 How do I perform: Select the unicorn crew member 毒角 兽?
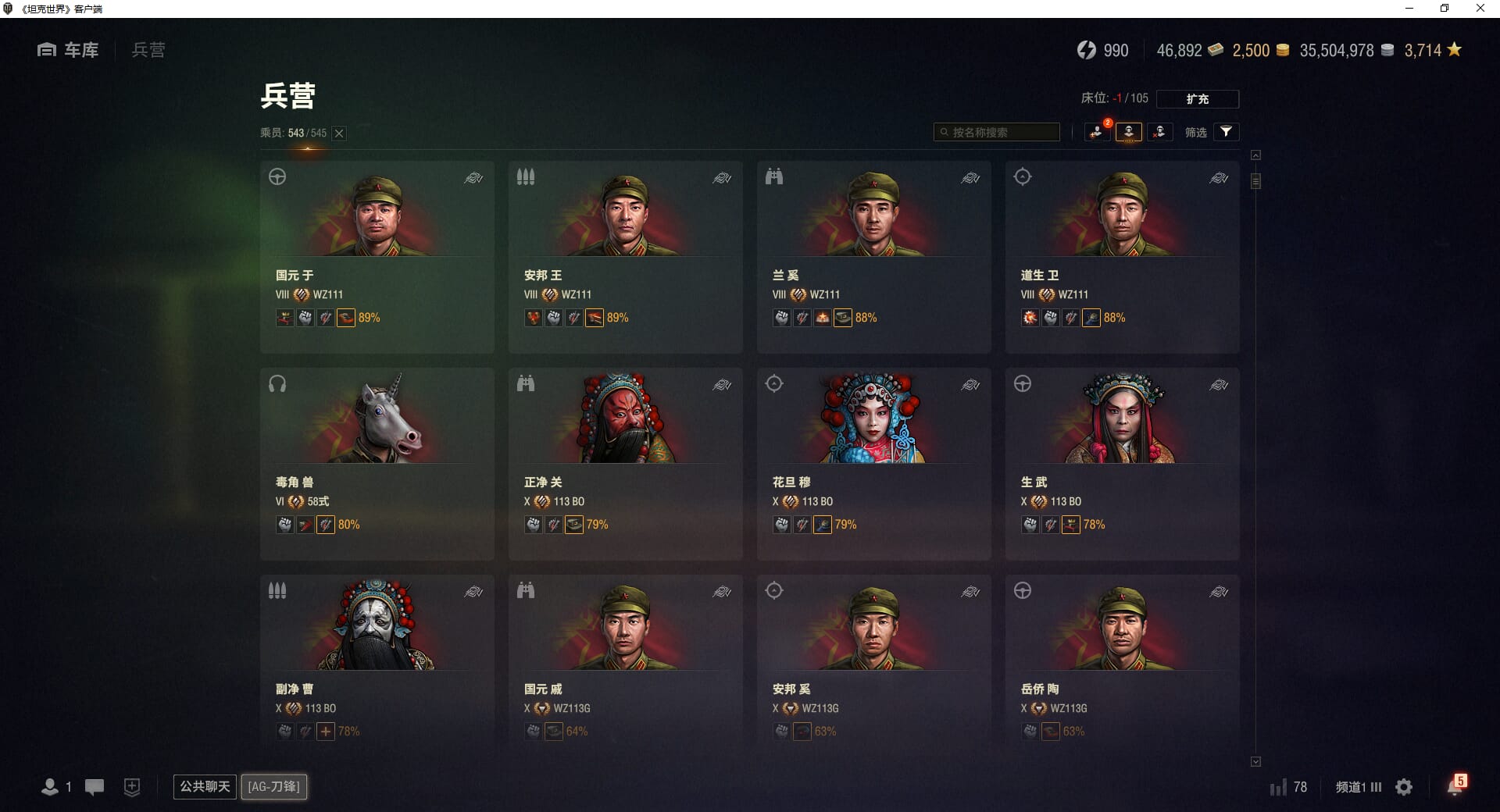(377, 464)
